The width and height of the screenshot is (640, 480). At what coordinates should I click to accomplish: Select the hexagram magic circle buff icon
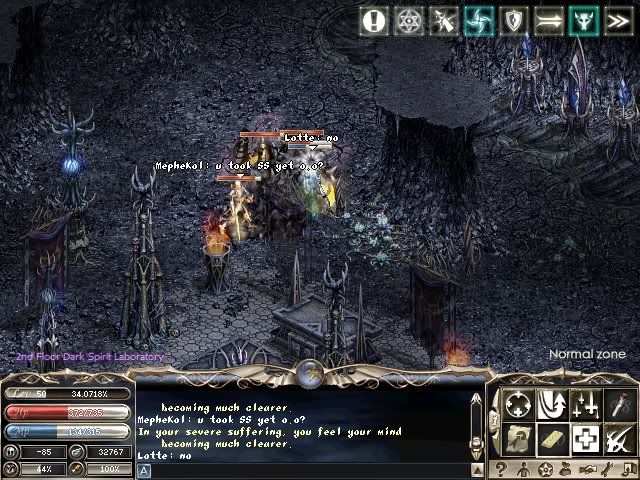tap(409, 20)
